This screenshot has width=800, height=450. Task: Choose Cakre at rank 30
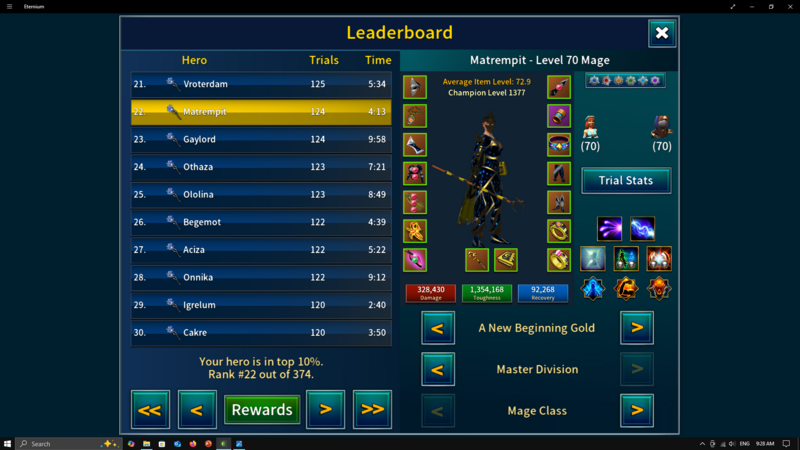261,332
